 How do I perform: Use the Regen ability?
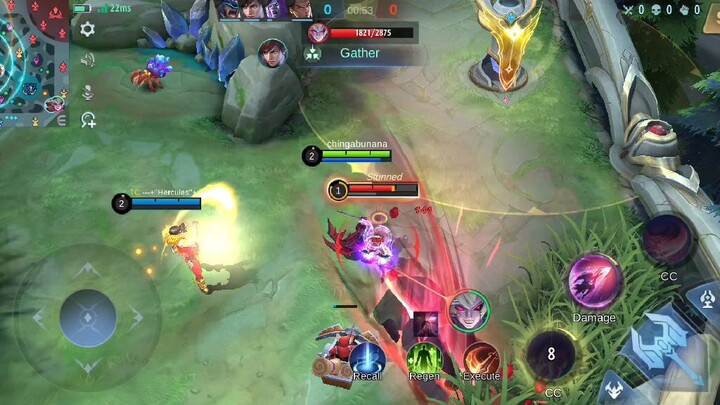424,358
